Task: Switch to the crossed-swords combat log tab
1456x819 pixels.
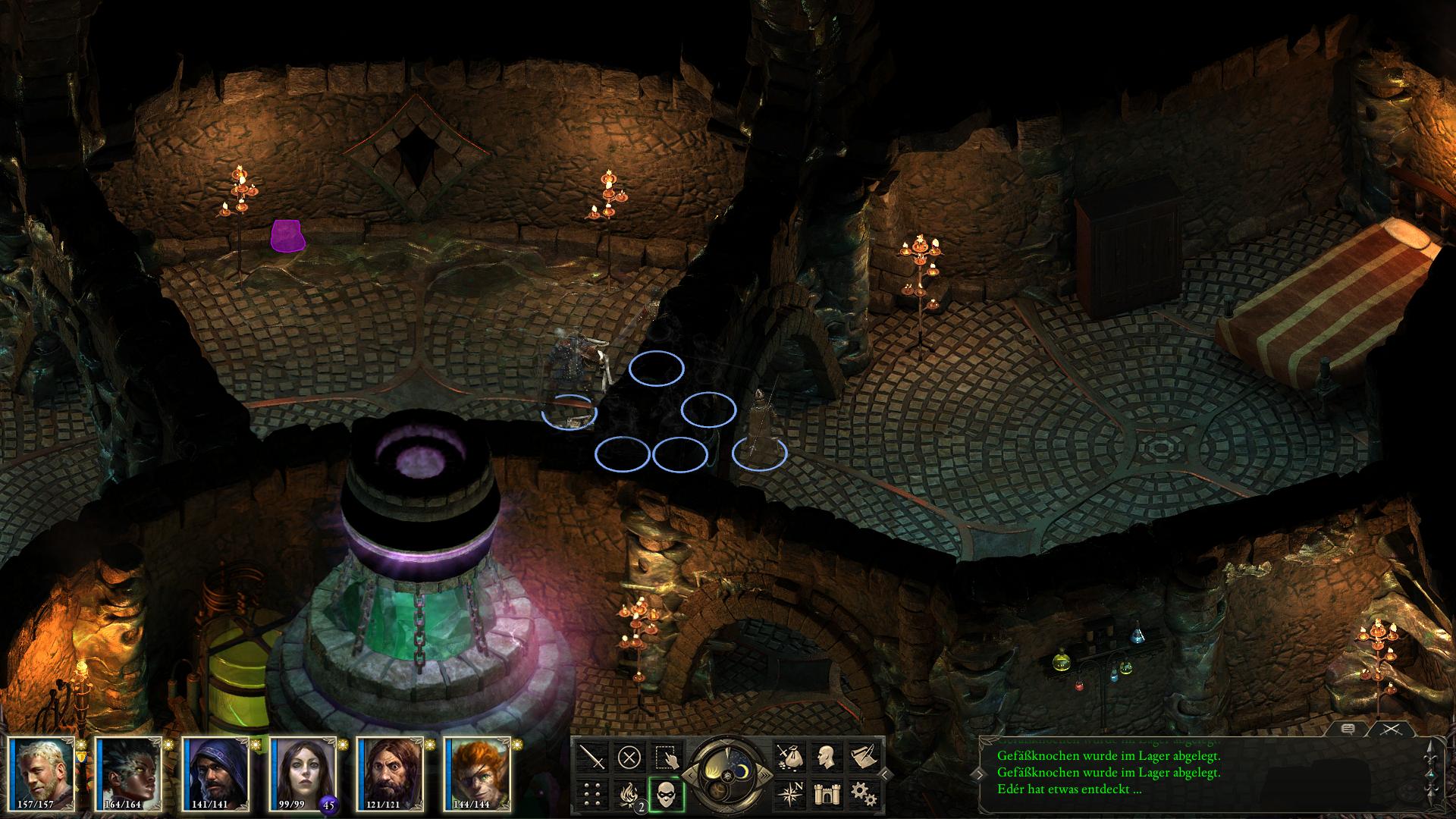Action: tap(1390, 730)
